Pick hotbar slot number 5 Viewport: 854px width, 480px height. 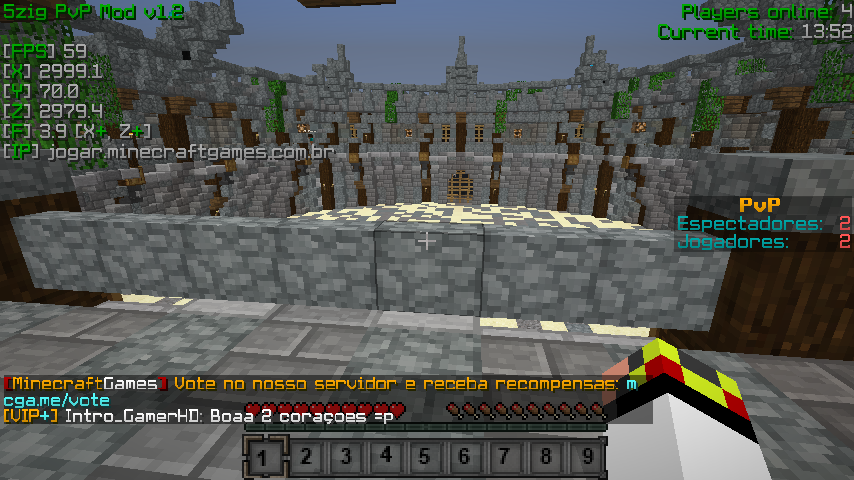coord(425,459)
